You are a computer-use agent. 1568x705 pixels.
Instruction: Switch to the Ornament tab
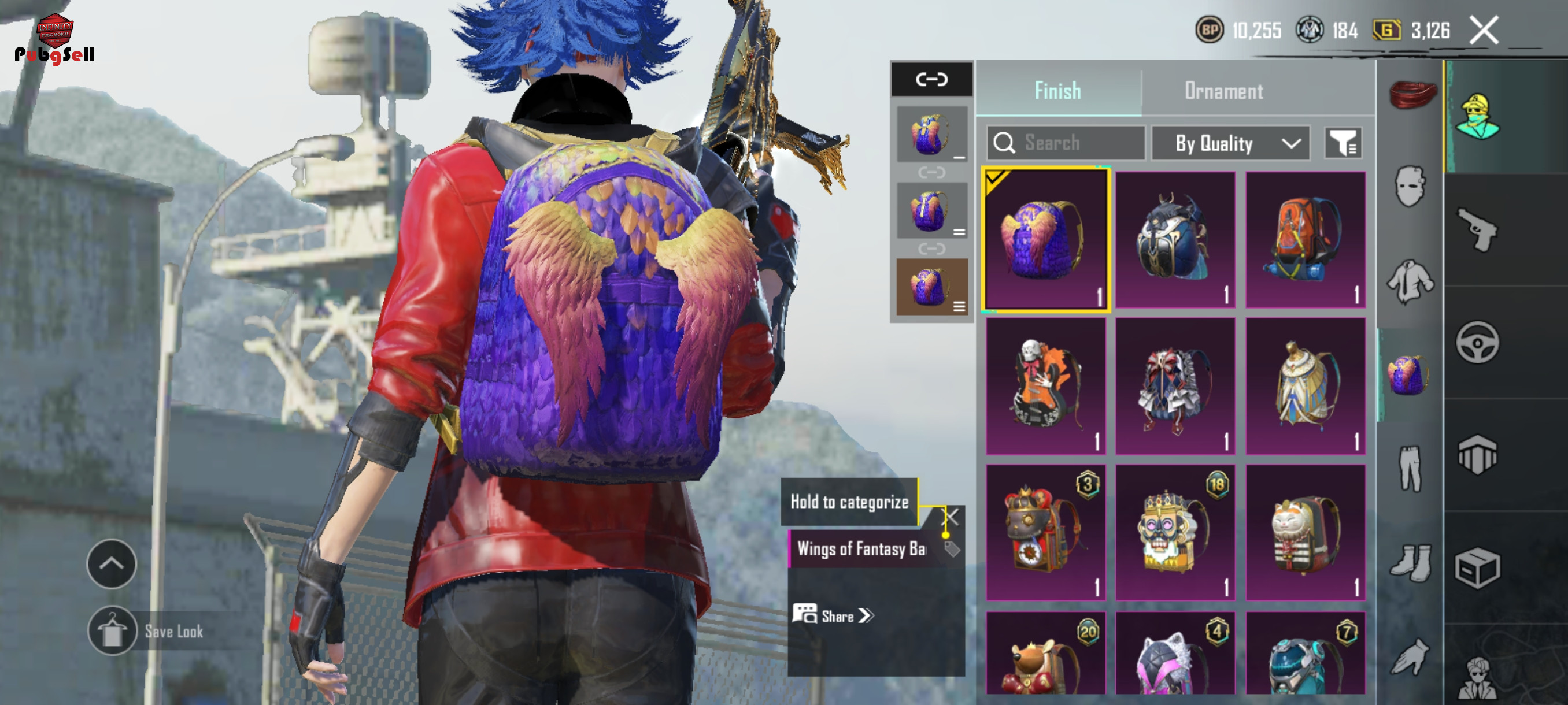(x=1223, y=91)
